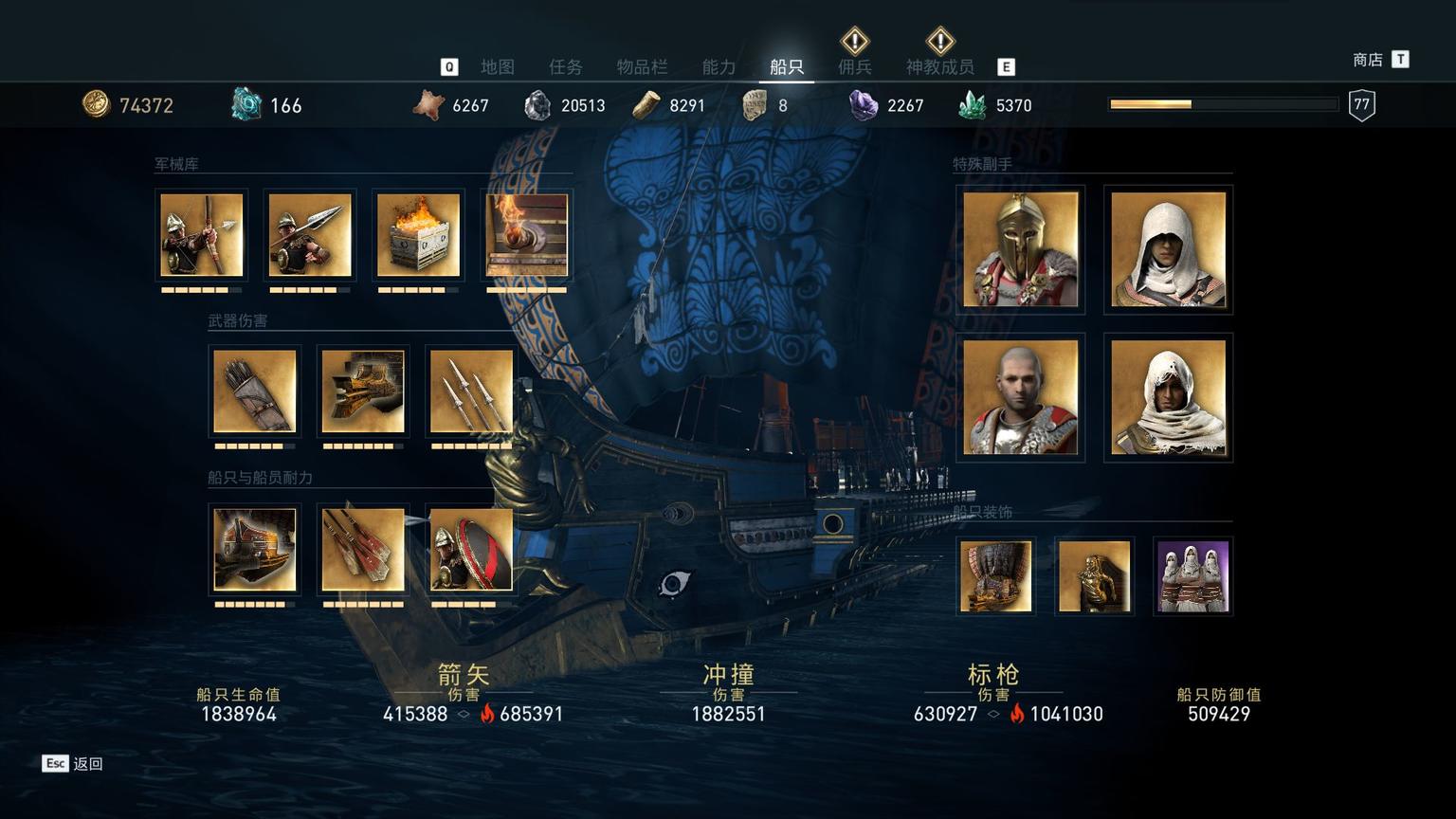This screenshot has width=1456, height=819.
Task: Change the hooded crew theme
Action: [x=1192, y=576]
